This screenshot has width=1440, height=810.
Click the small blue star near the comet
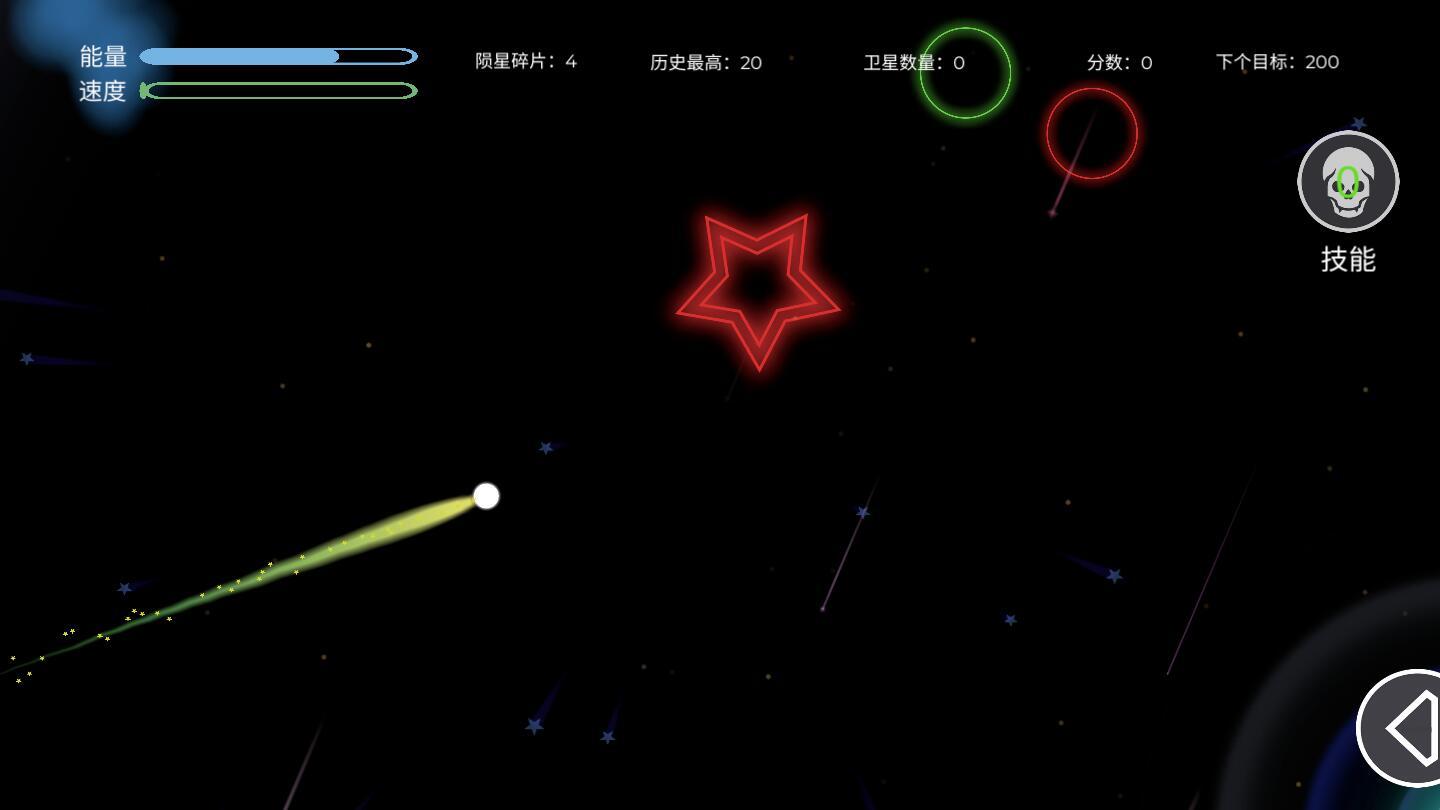point(546,447)
